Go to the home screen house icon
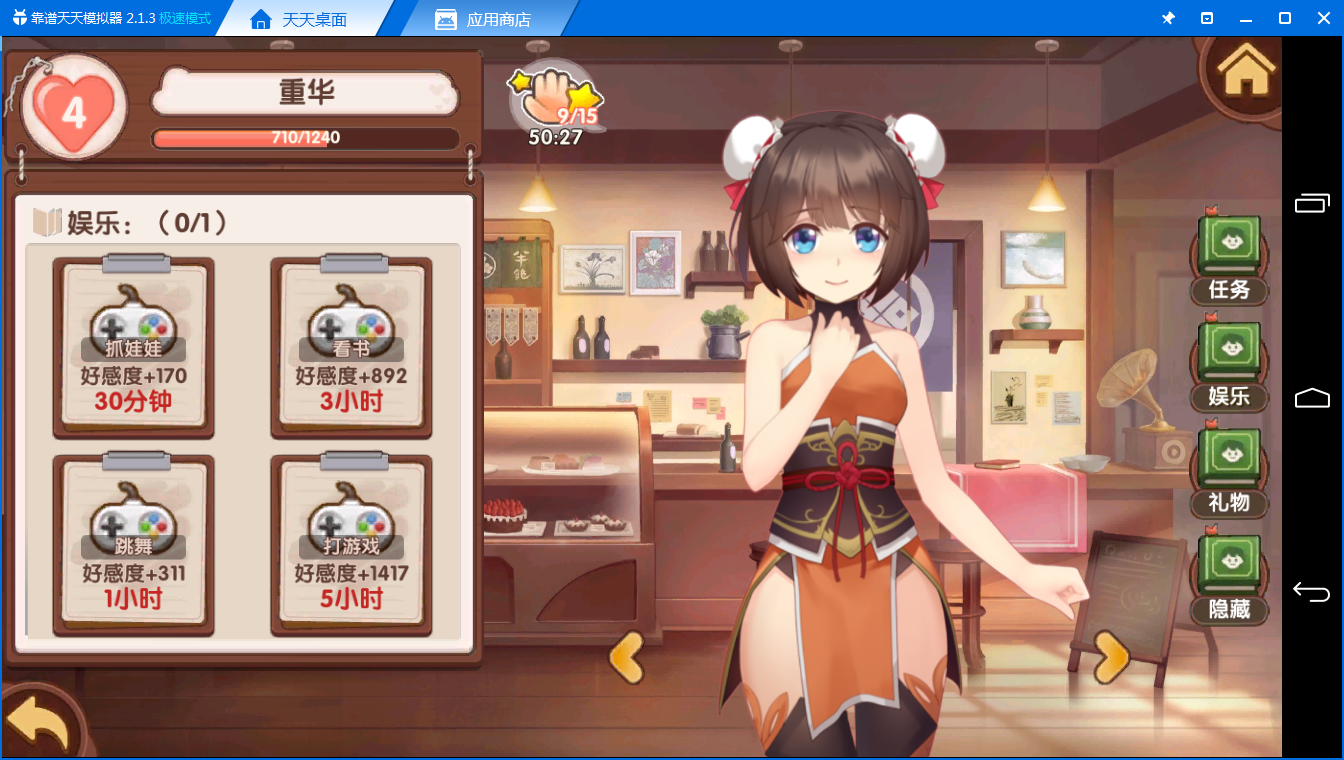Screen dimensions: 1344x760 coord(1245,70)
